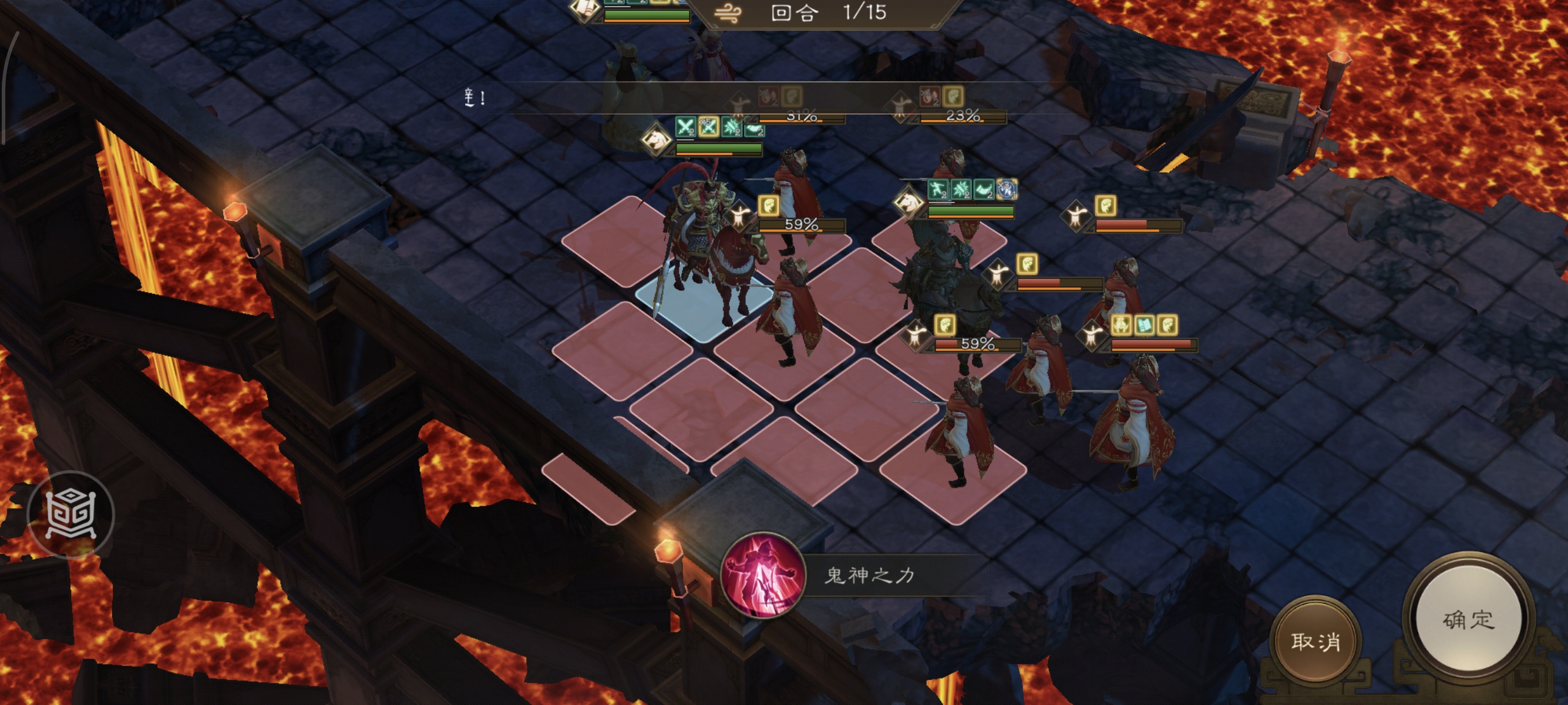
Task: Tap the cavalry horse icon on the hero's unit frame
Action: coord(657,140)
